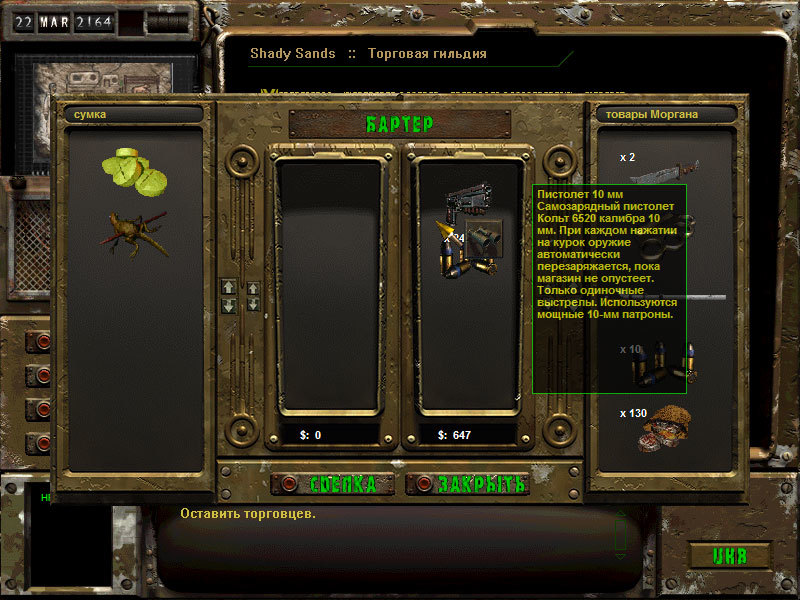
Task: Pick the lizard-on-a-stick item in the bag
Action: point(133,230)
